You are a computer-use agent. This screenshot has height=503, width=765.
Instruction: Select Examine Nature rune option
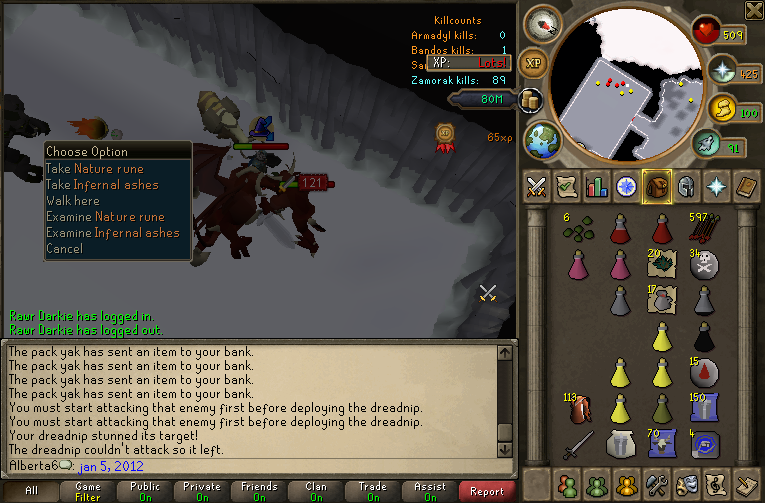point(105,217)
